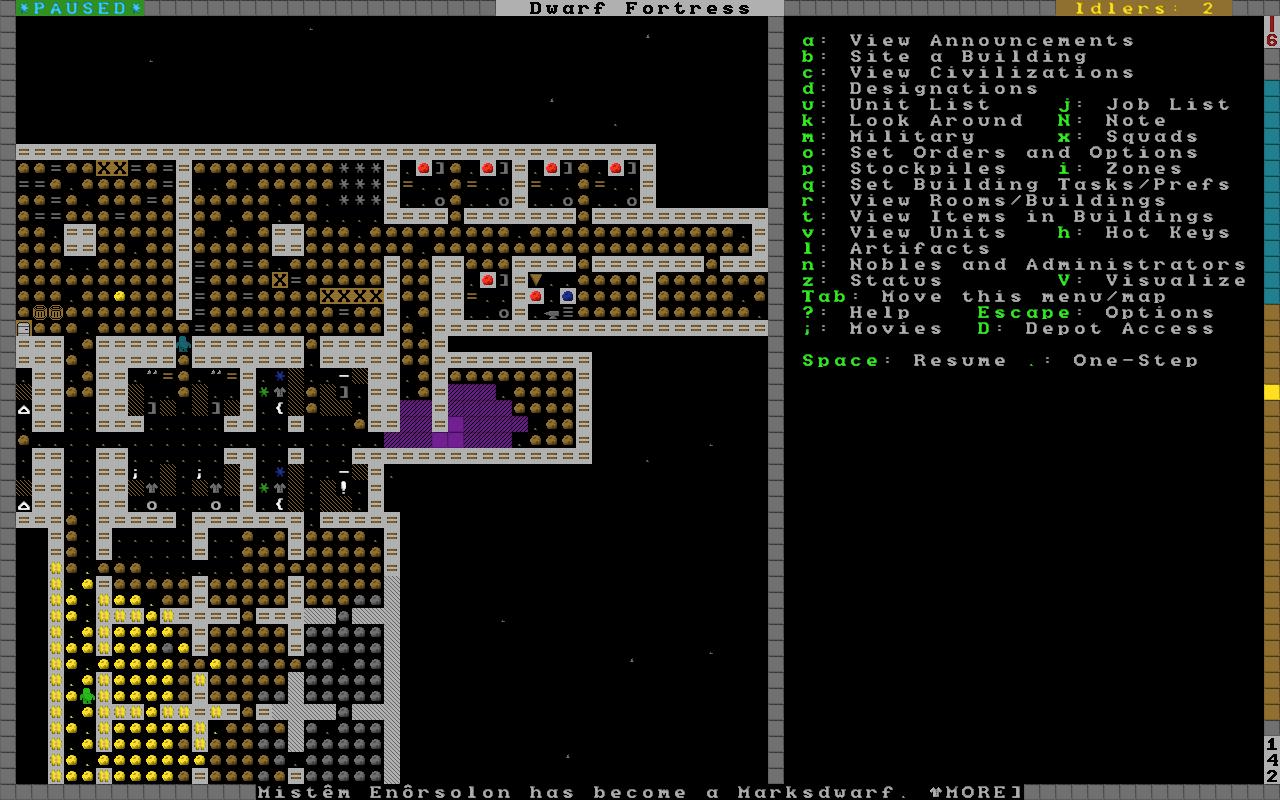Select Site a Building option
This screenshot has height=800, width=1280.
coord(967,57)
